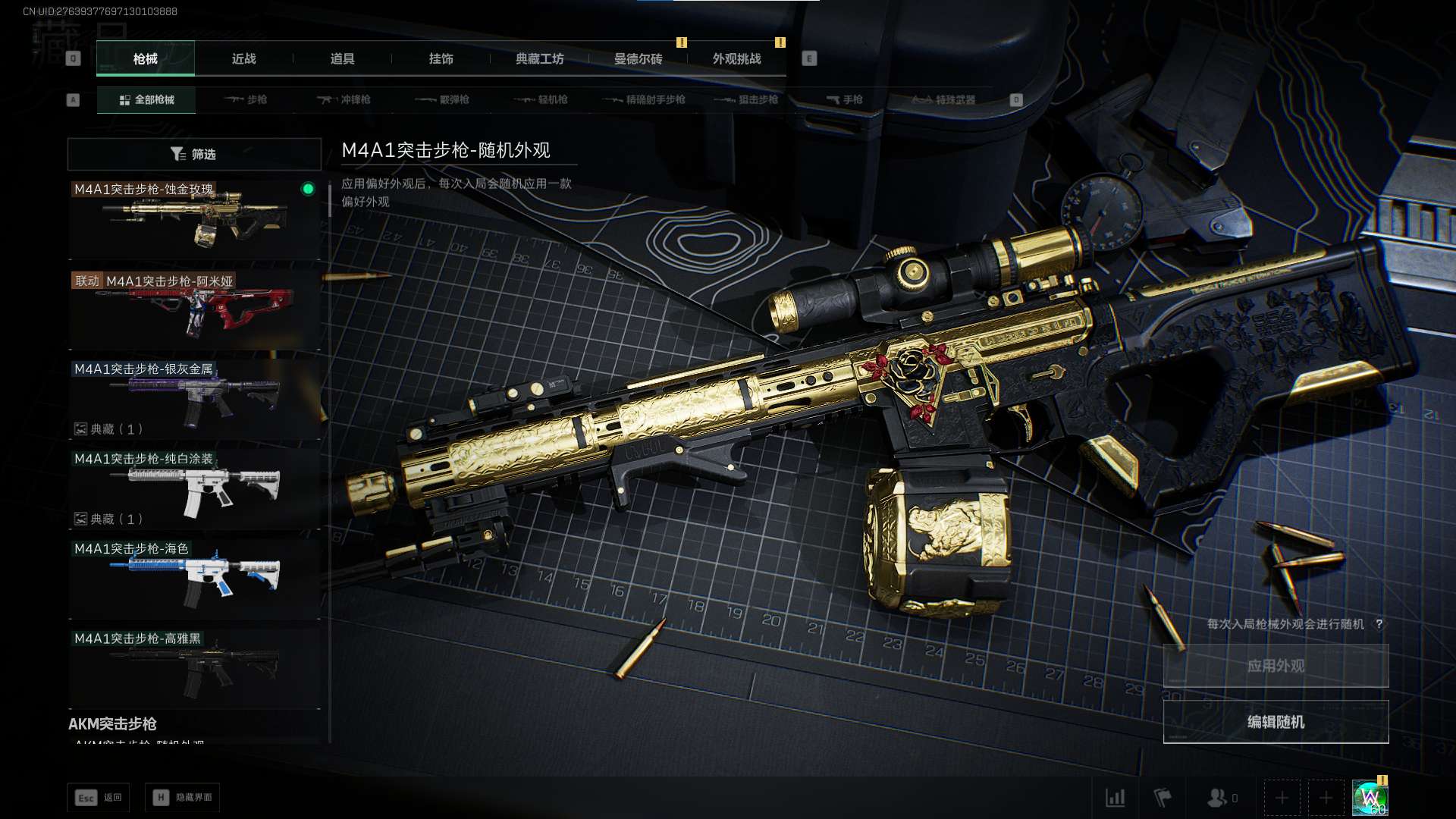
Task: Pick the M4A1 银灰金属 skin
Action: (x=194, y=400)
